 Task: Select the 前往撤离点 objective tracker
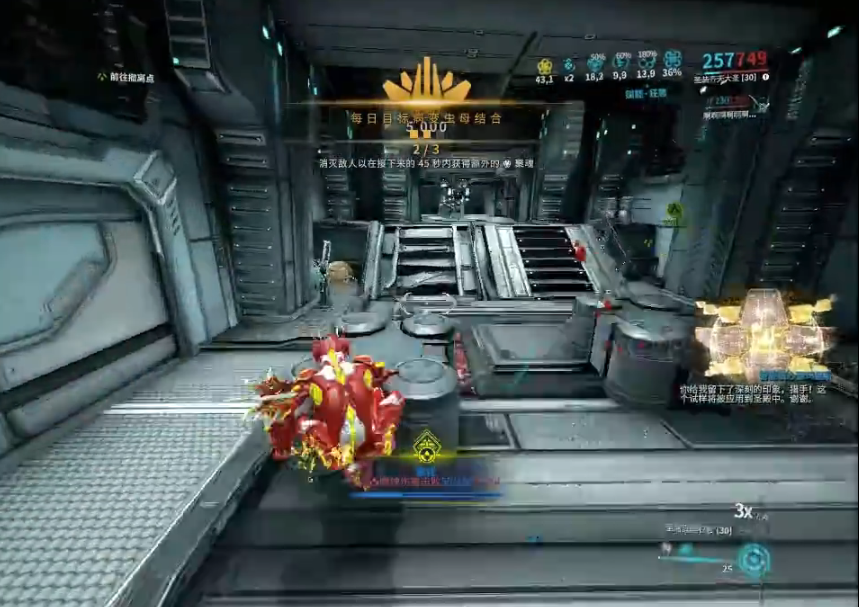(126, 77)
